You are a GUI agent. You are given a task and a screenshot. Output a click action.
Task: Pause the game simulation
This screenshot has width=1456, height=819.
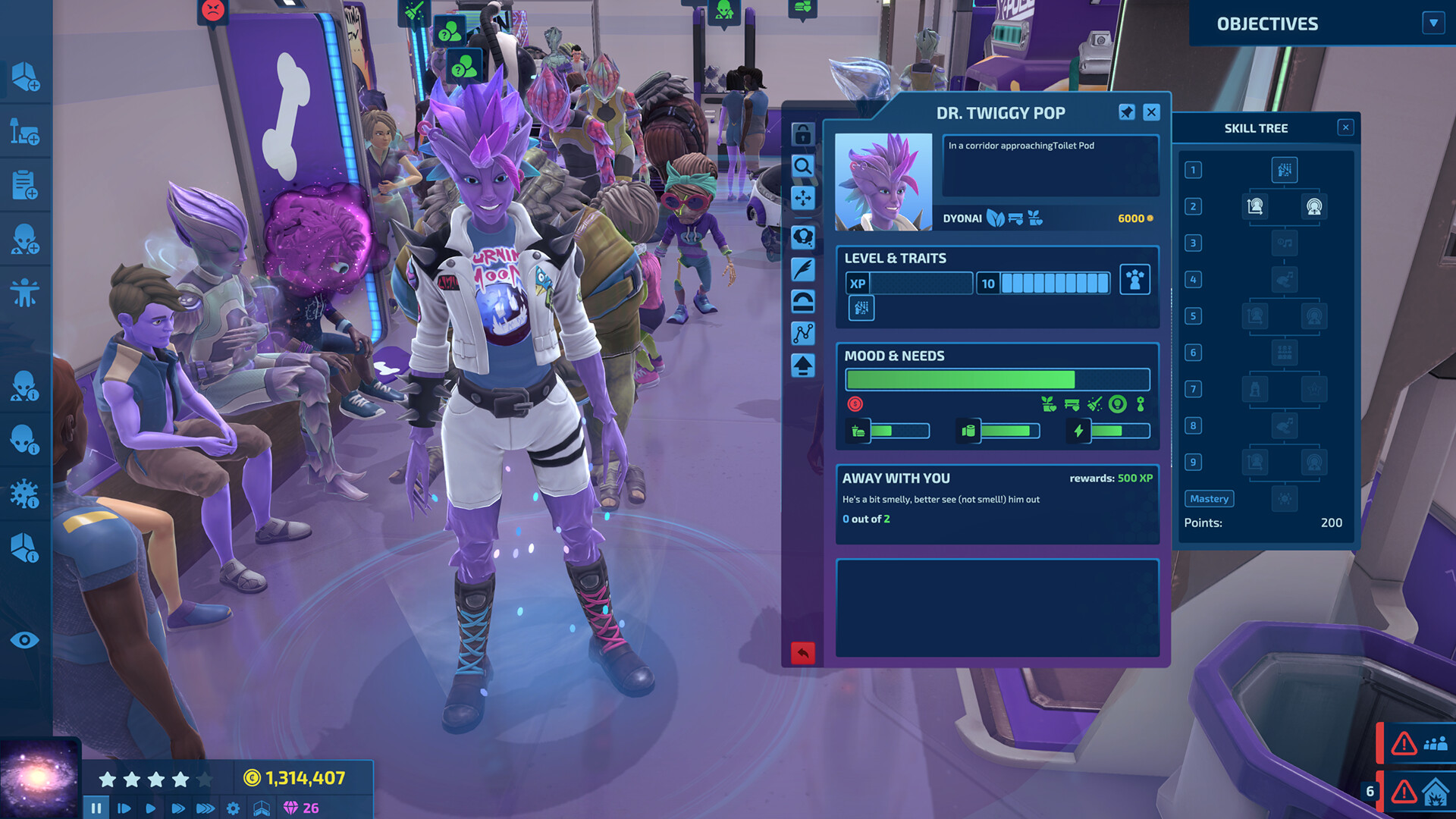pos(96,808)
